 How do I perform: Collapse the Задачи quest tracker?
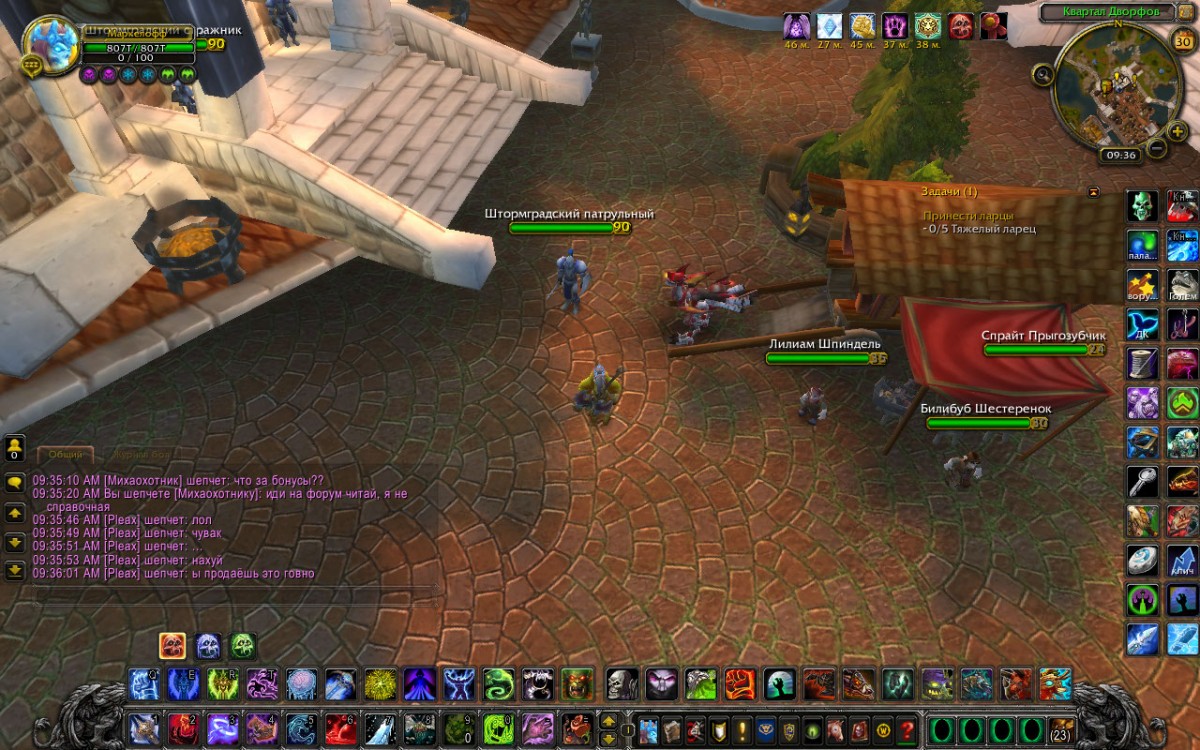tap(1093, 191)
